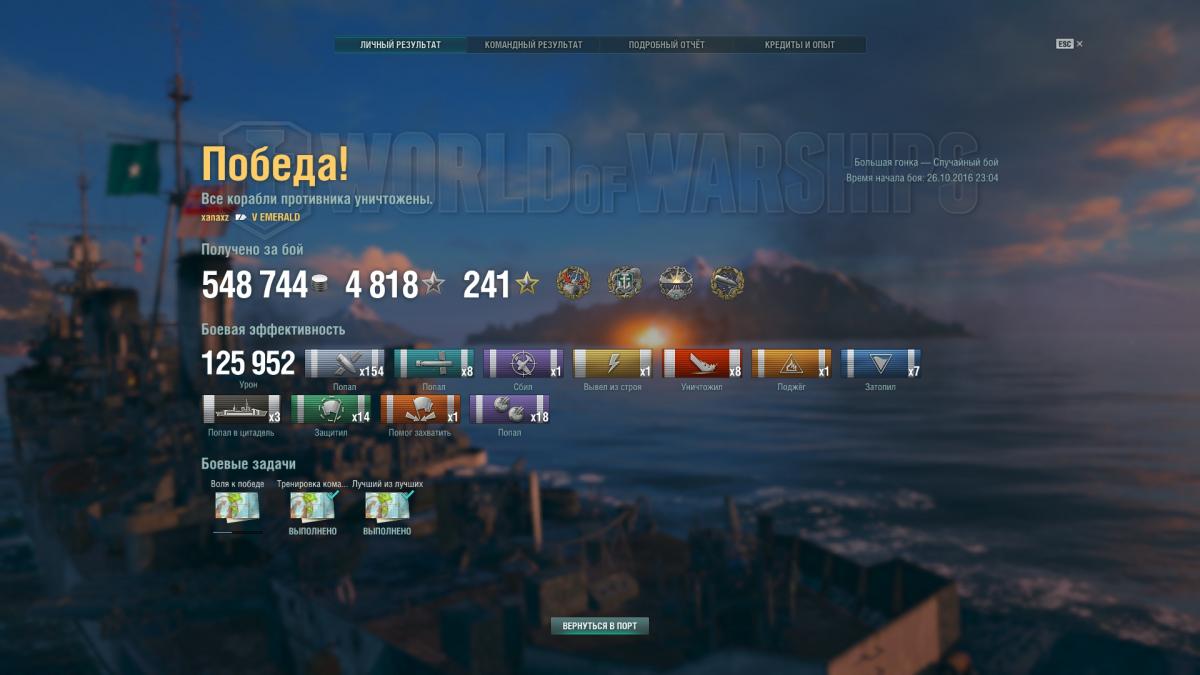Select the incapacitation lightning ribbon
1200x675 pixels.
tap(612, 364)
